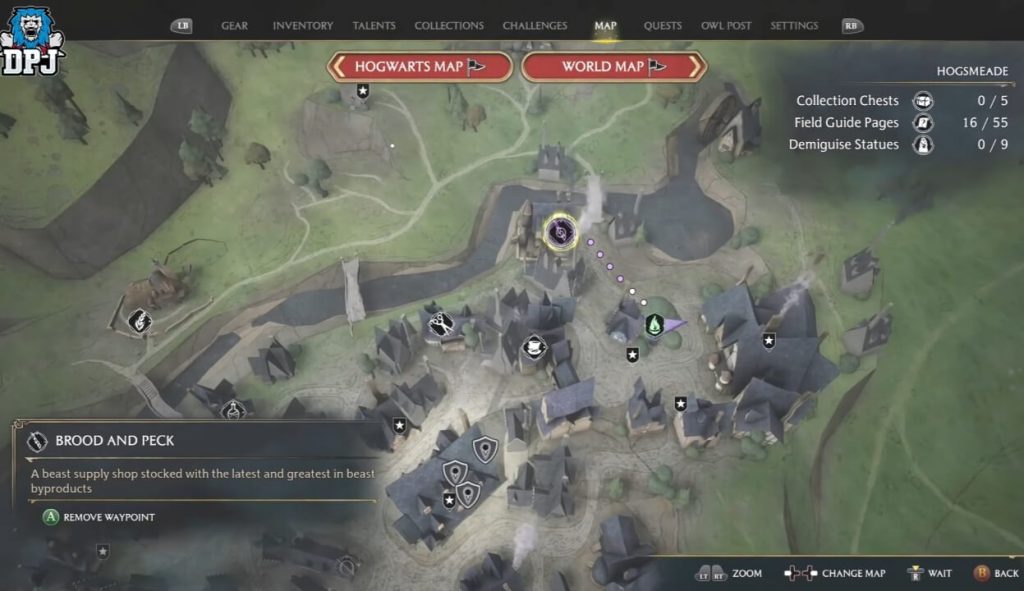Switch to the Hogwarts Map
The image size is (1024, 591).
(x=420, y=67)
